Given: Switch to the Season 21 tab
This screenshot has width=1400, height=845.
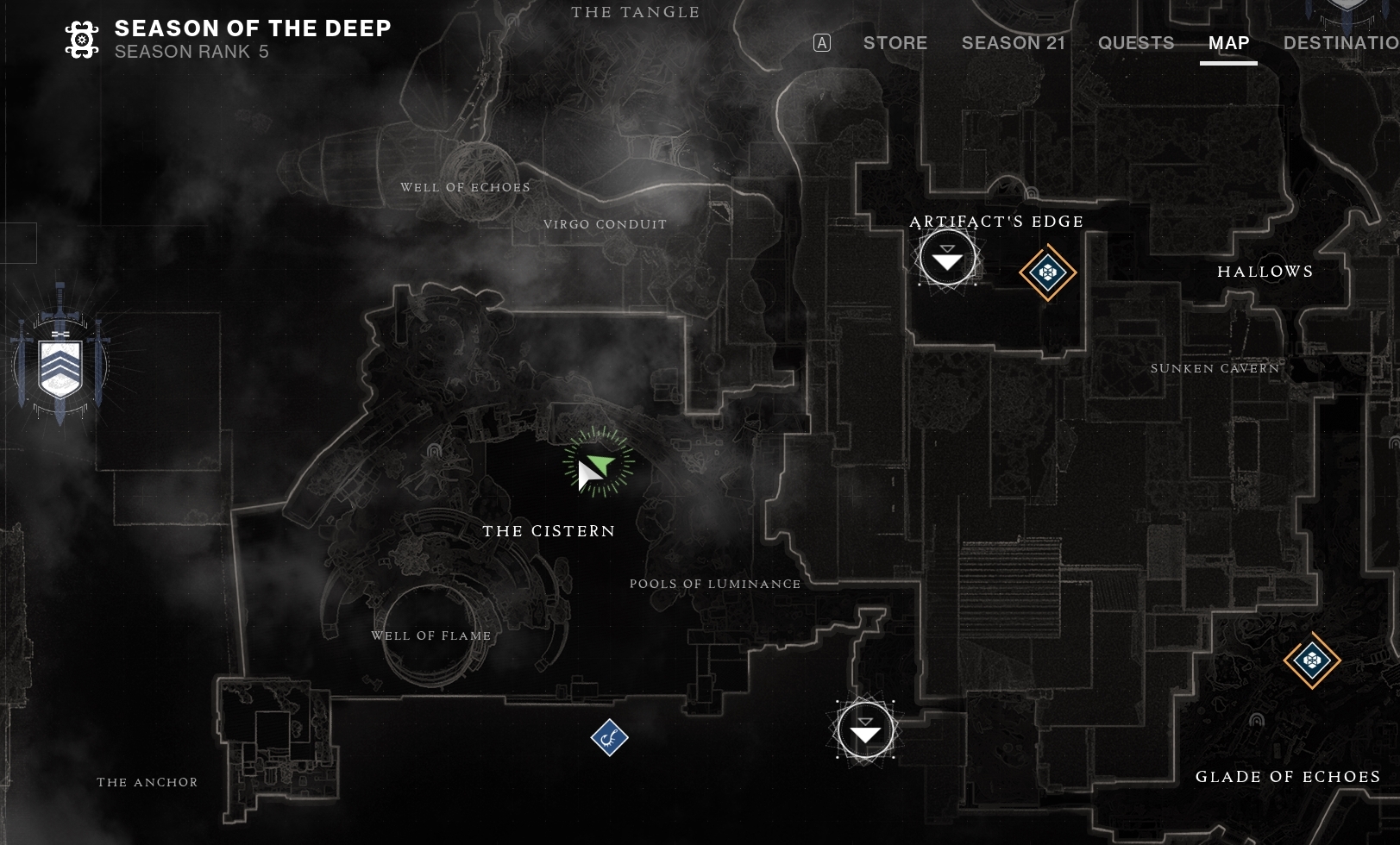Looking at the screenshot, I should tap(1013, 43).
